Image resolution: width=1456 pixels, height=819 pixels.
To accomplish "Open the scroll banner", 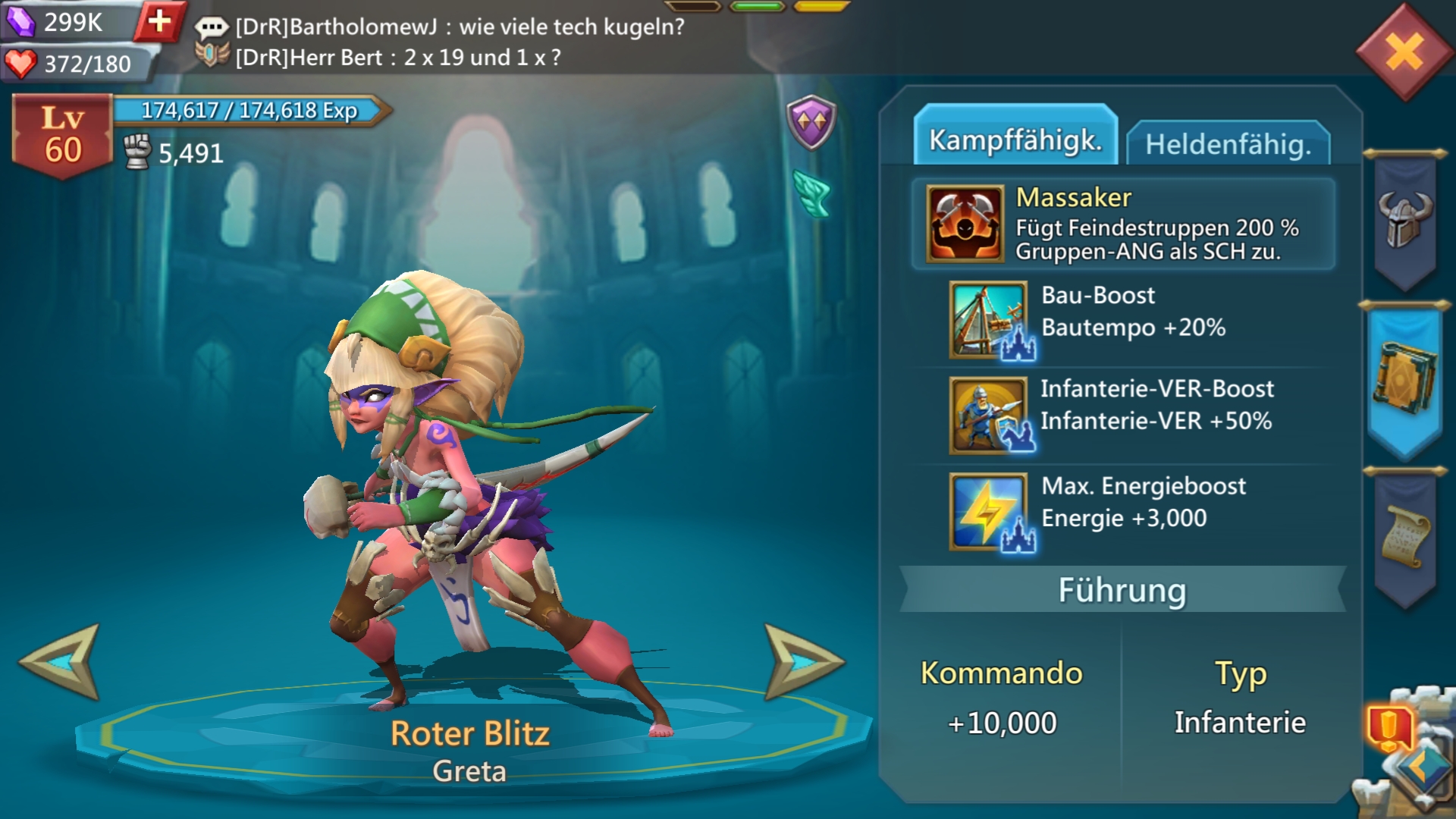I will (x=1405, y=537).
